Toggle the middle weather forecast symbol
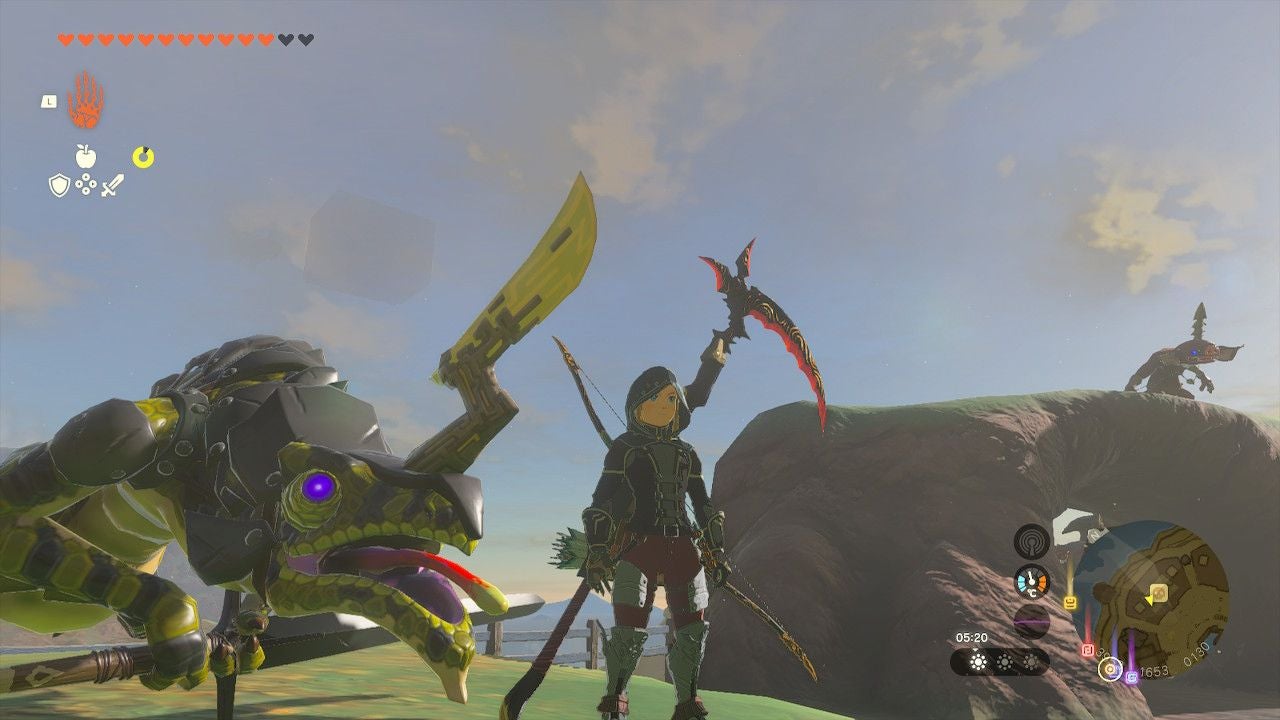This screenshot has width=1280, height=720. pos(1004,662)
